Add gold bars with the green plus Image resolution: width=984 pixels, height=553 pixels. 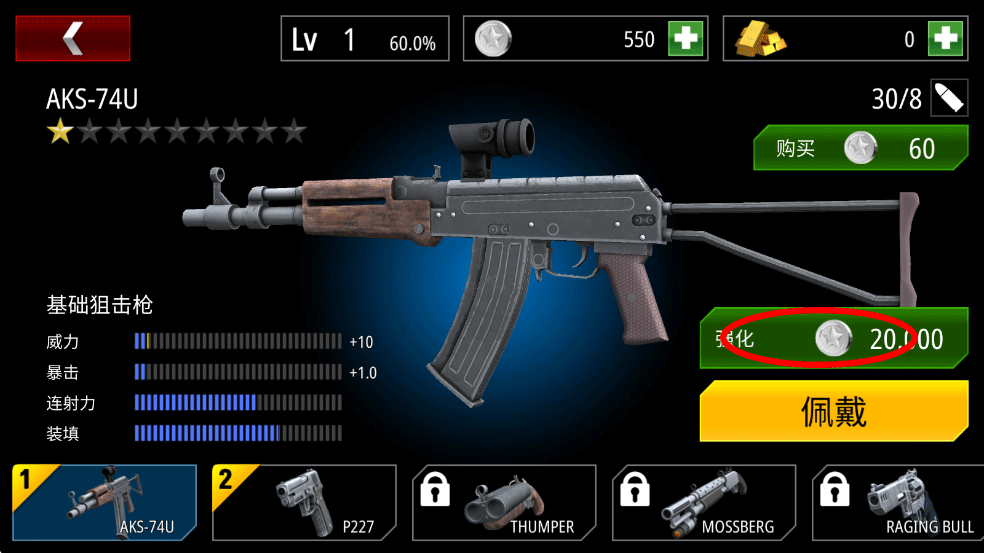click(x=944, y=39)
